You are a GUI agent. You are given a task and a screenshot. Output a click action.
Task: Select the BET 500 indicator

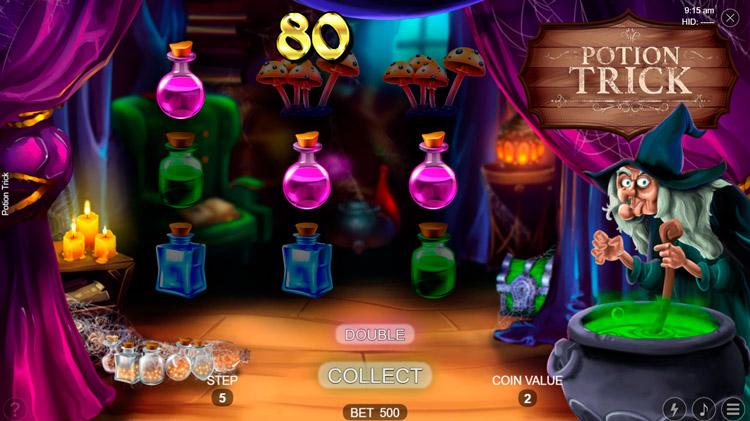pyautogui.click(x=375, y=412)
